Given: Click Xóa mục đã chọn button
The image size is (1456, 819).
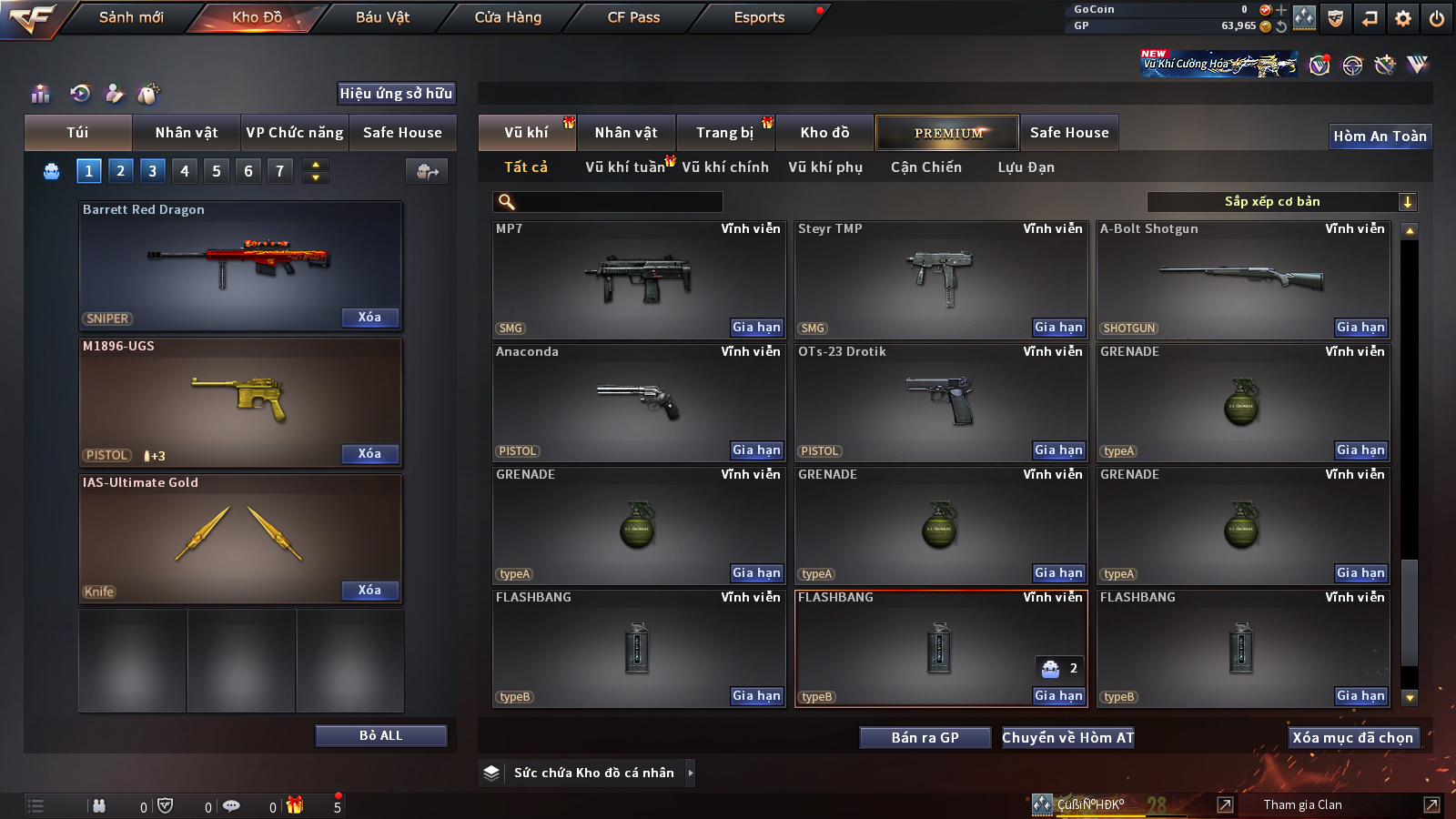Looking at the screenshot, I should (1352, 738).
